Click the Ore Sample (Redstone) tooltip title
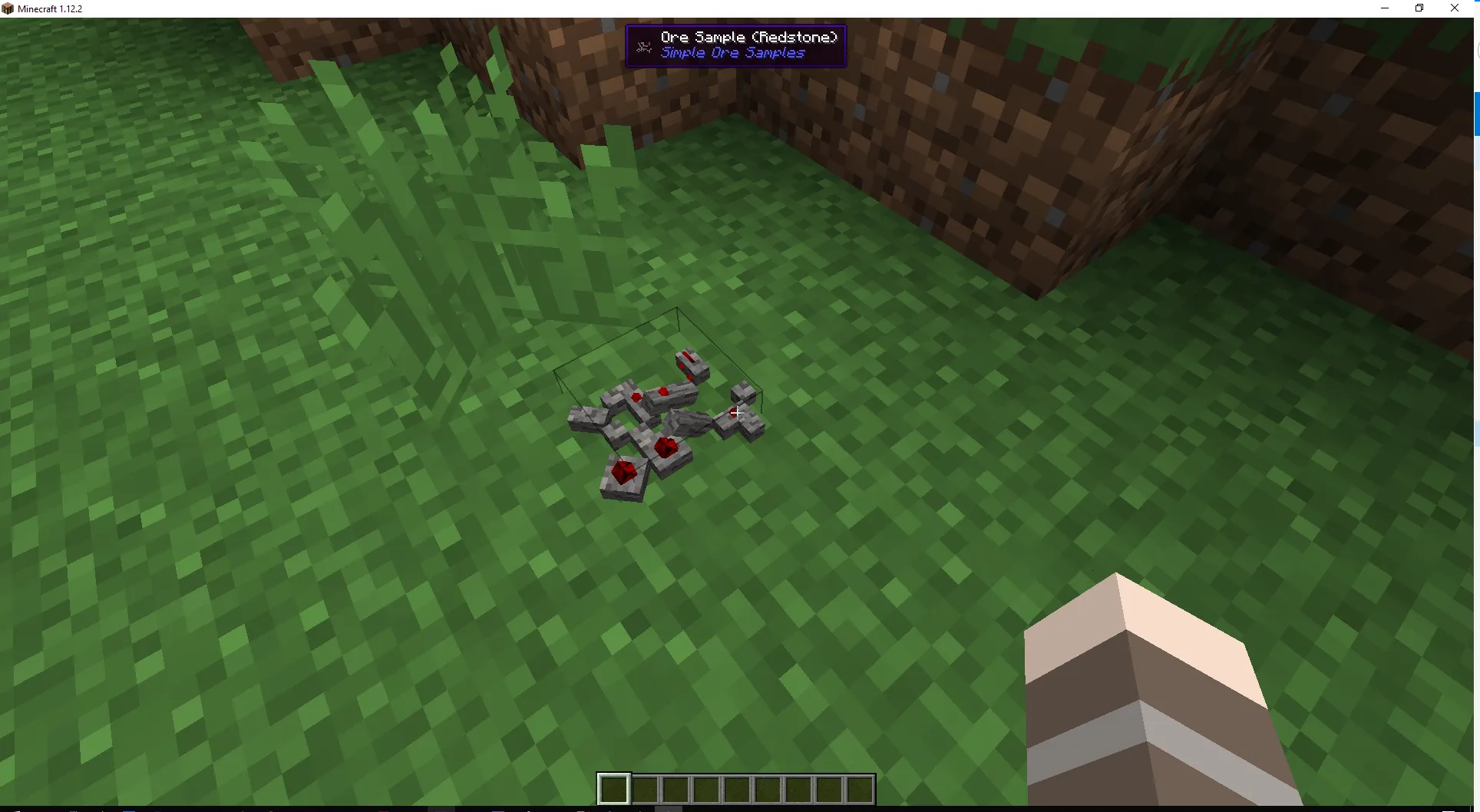Viewport: 1480px width, 812px height. pyautogui.click(x=748, y=36)
